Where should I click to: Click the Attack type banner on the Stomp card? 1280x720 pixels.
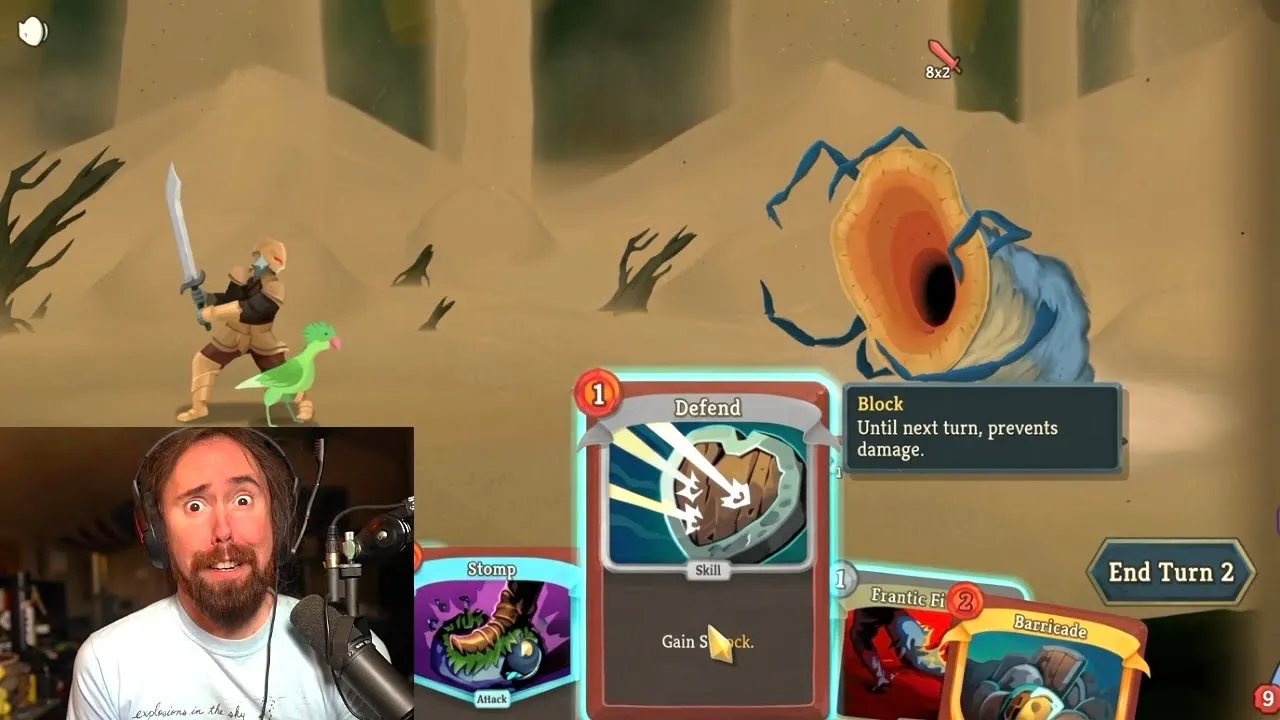489,700
